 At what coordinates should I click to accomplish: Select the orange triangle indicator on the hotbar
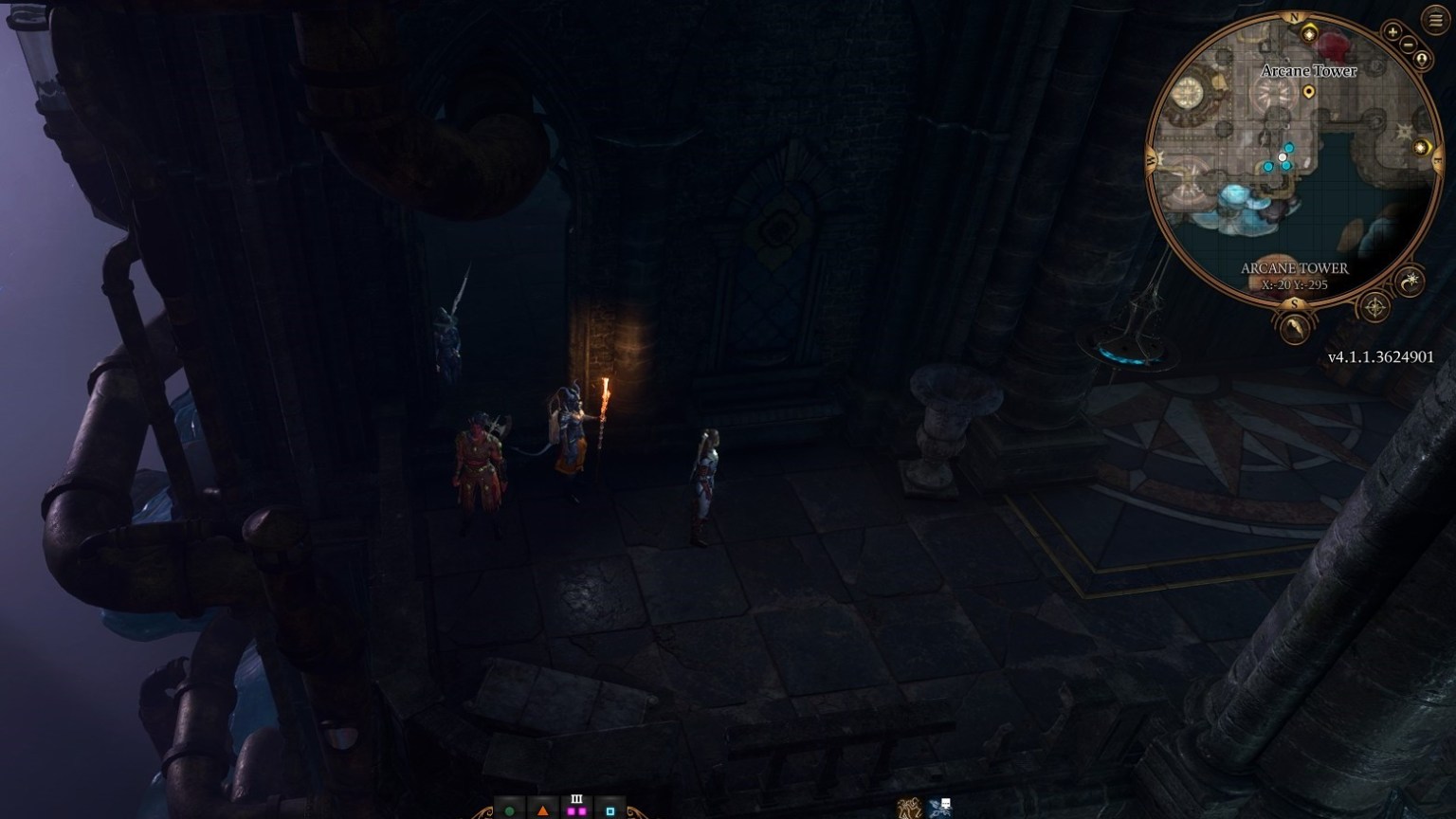tap(542, 811)
